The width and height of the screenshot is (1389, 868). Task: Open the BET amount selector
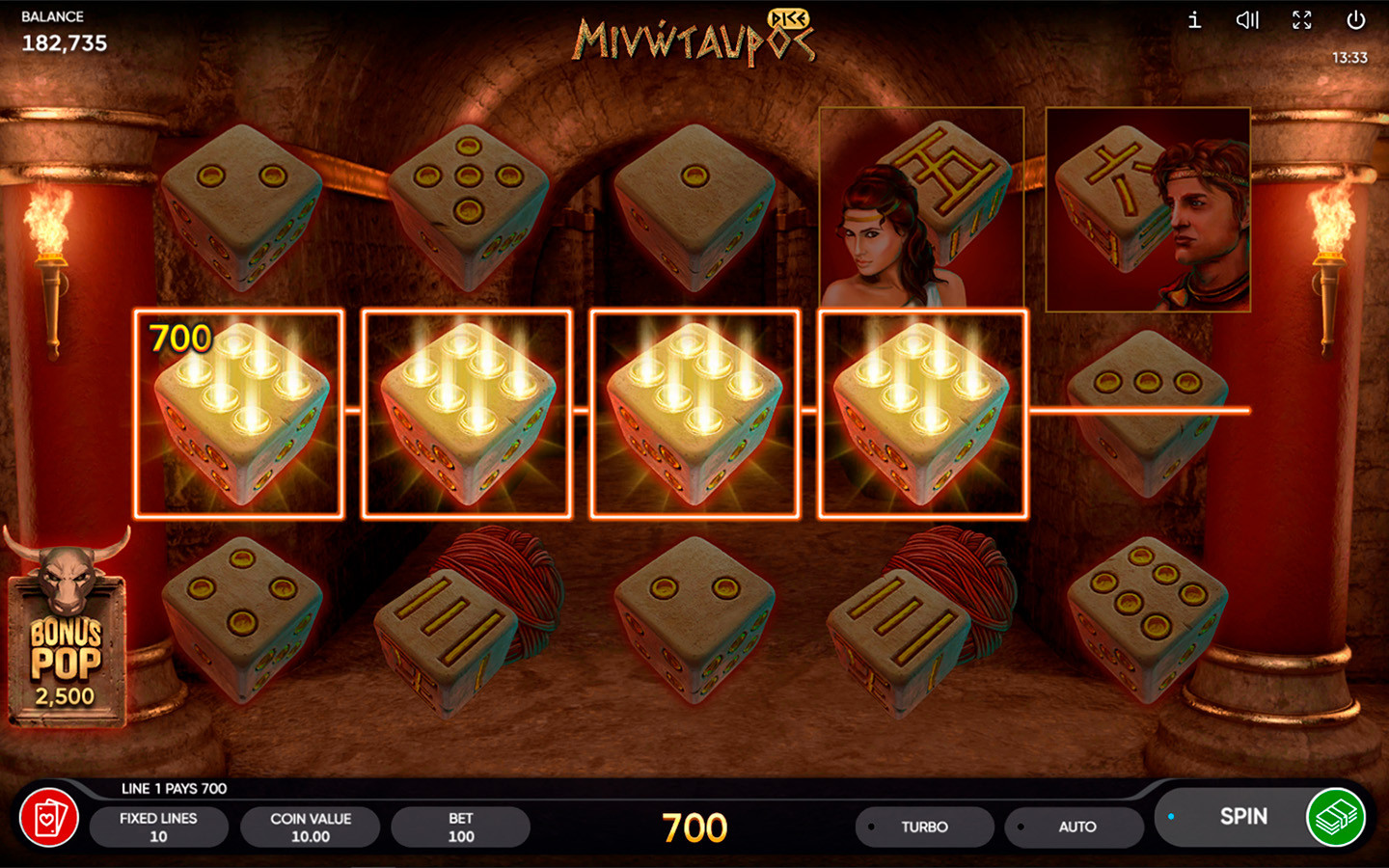(460, 827)
